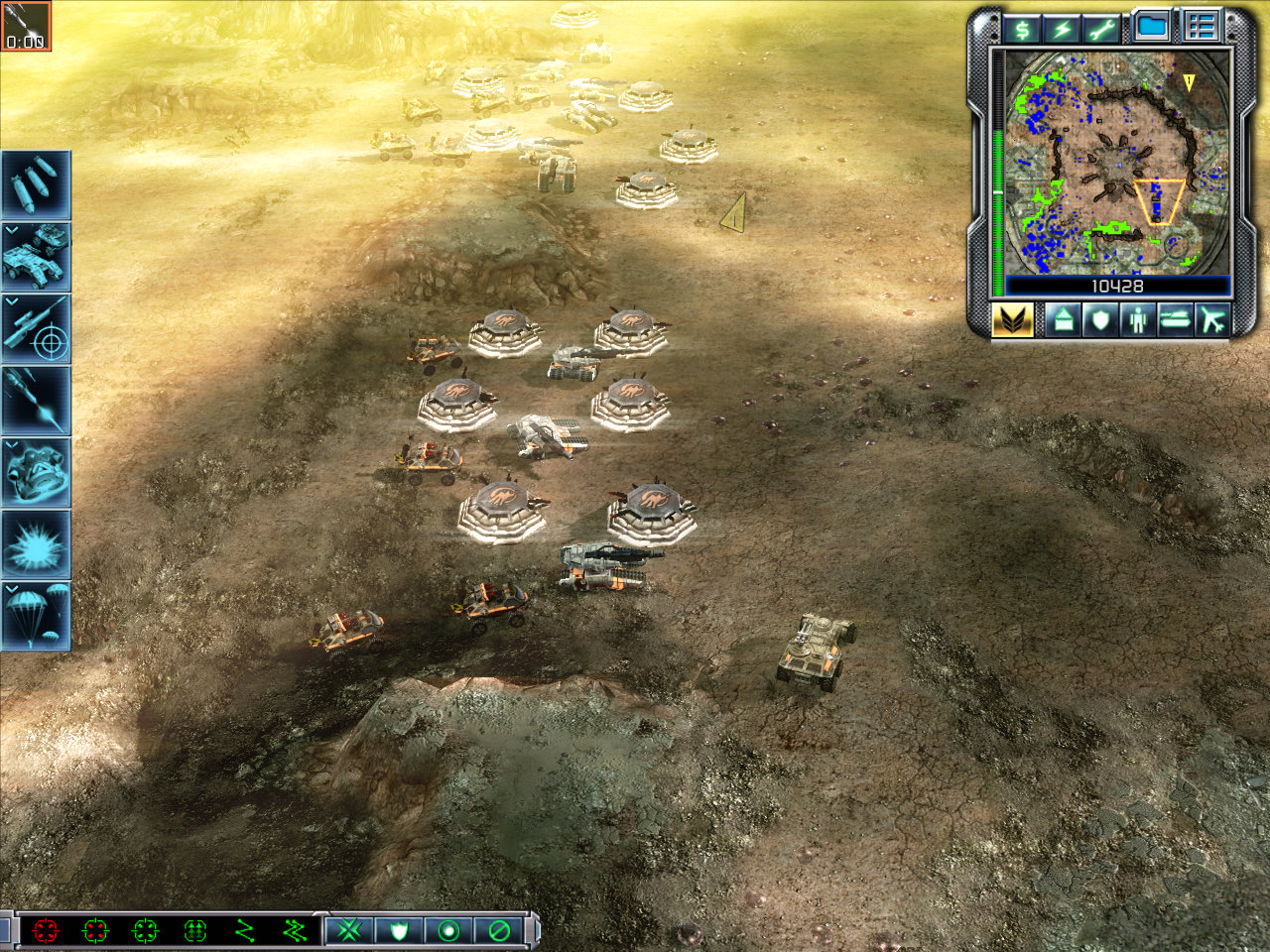Viewport: 1270px width, 952px height.
Task: Select the wrench repair mode button
Action: pos(1100,29)
